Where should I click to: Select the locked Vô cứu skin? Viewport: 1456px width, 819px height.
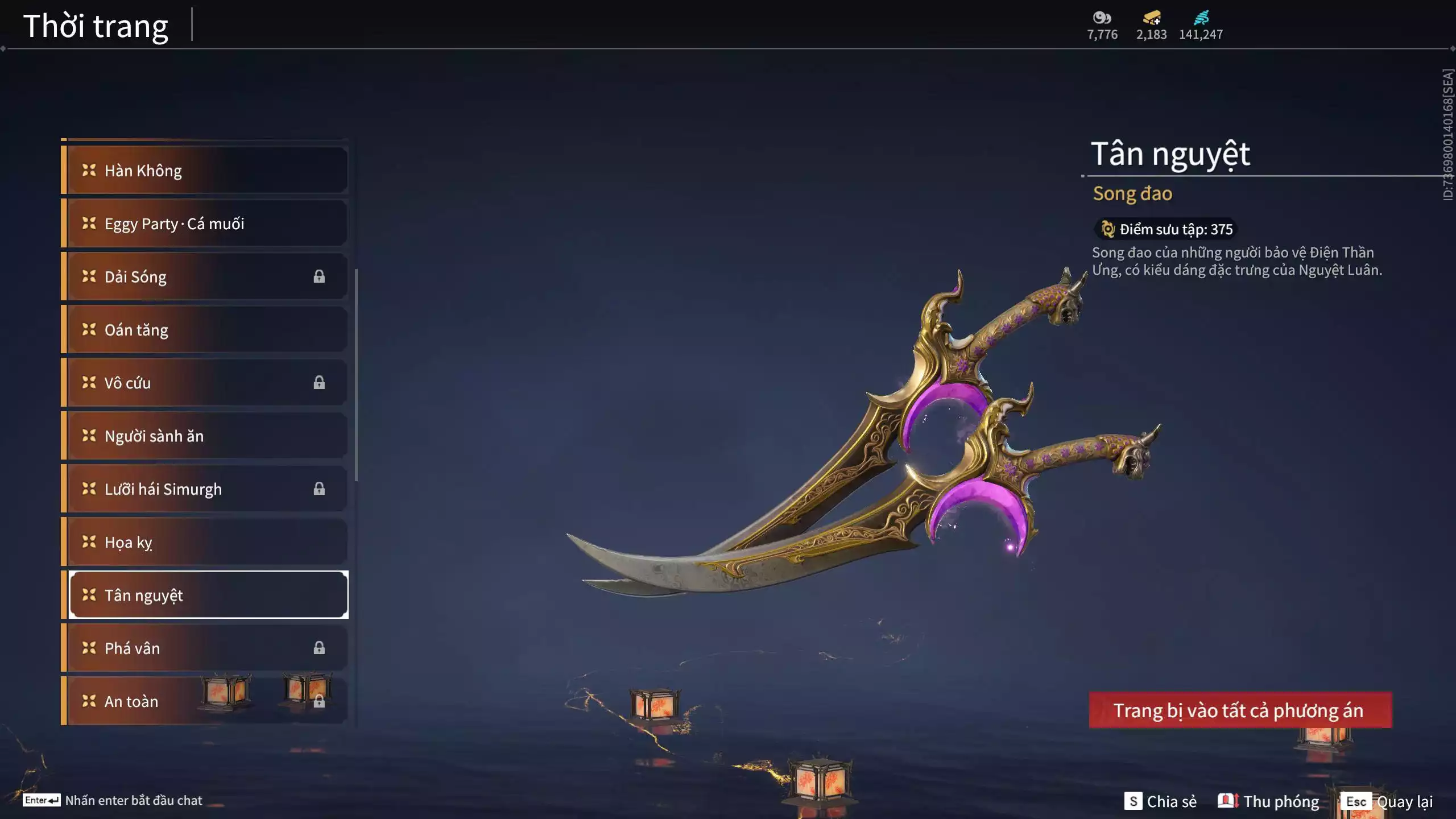(205, 383)
